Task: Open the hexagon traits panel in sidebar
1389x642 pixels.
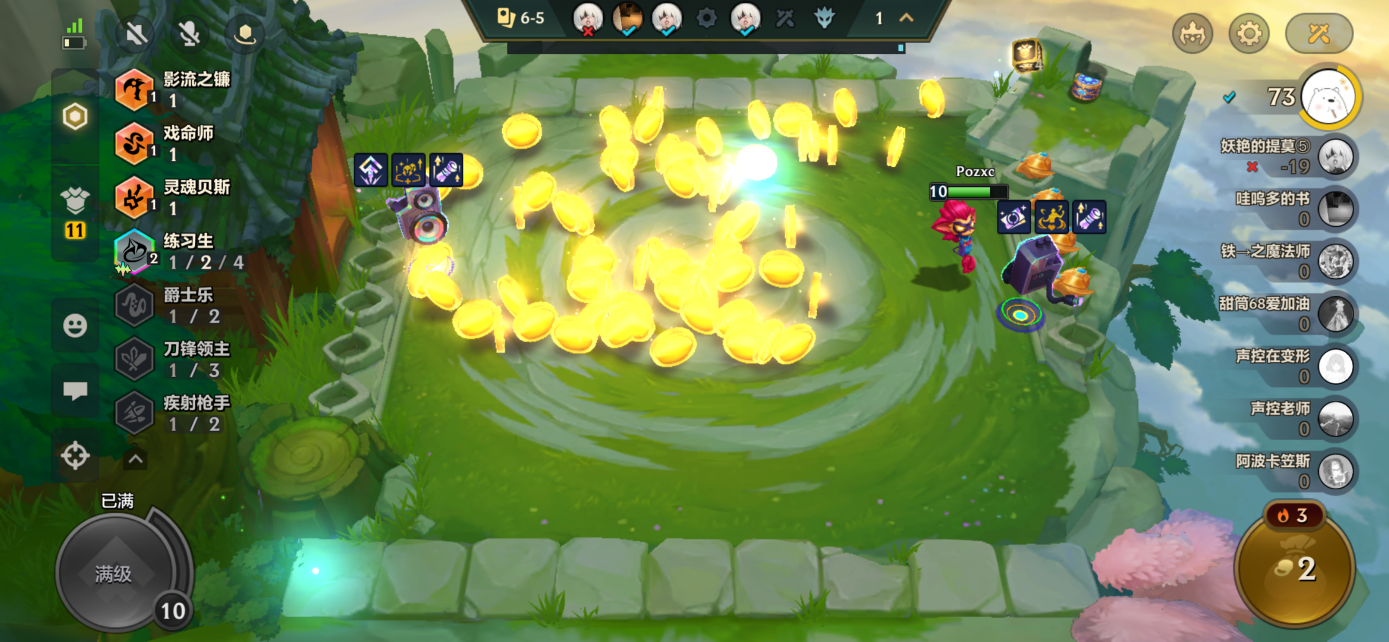Action: [x=75, y=117]
